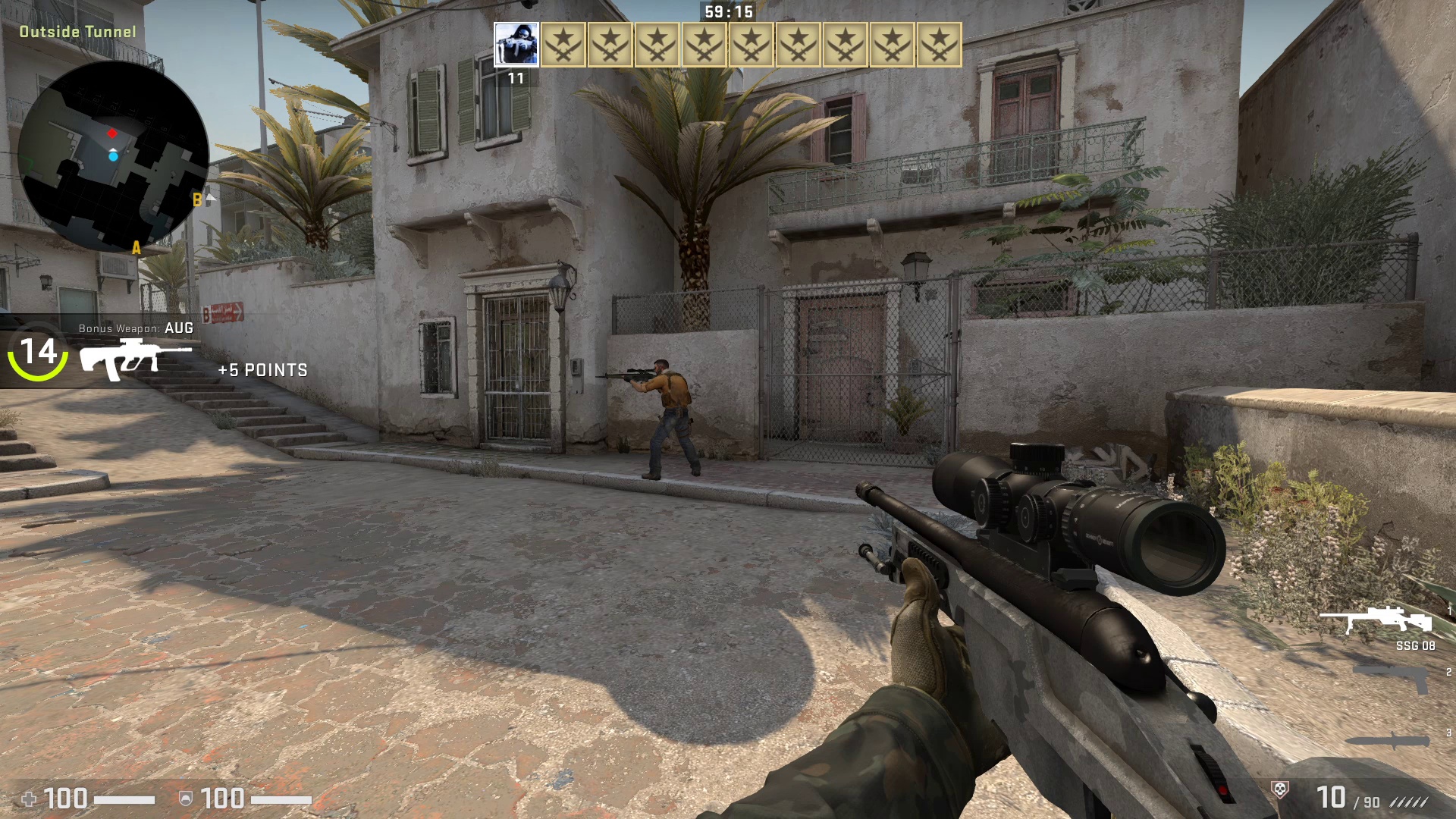Click the yellow countdown ring showing 14
Screen dimensions: 1456x819
coord(37,352)
